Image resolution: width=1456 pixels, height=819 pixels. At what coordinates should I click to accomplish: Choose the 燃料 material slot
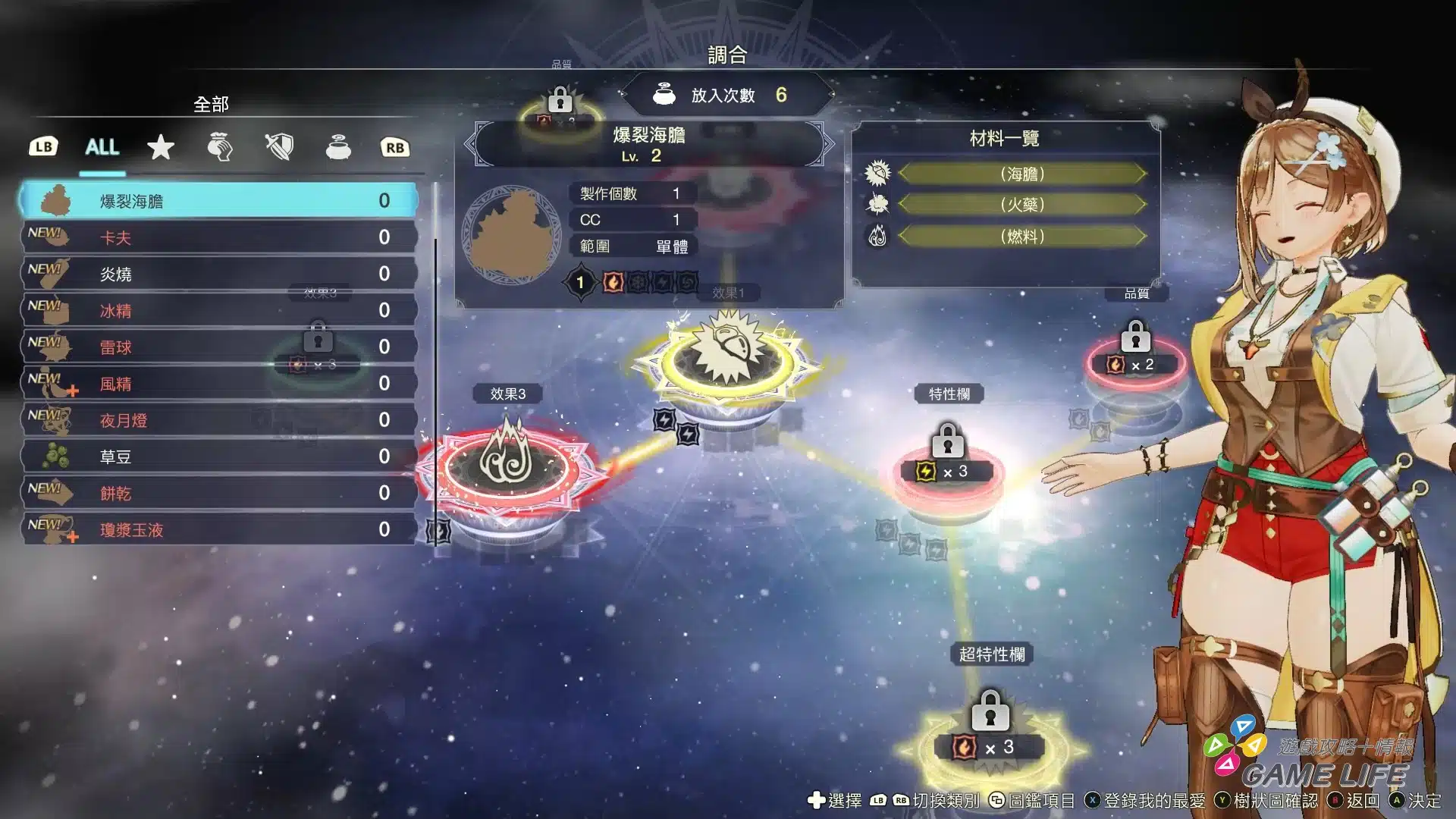(x=1021, y=237)
